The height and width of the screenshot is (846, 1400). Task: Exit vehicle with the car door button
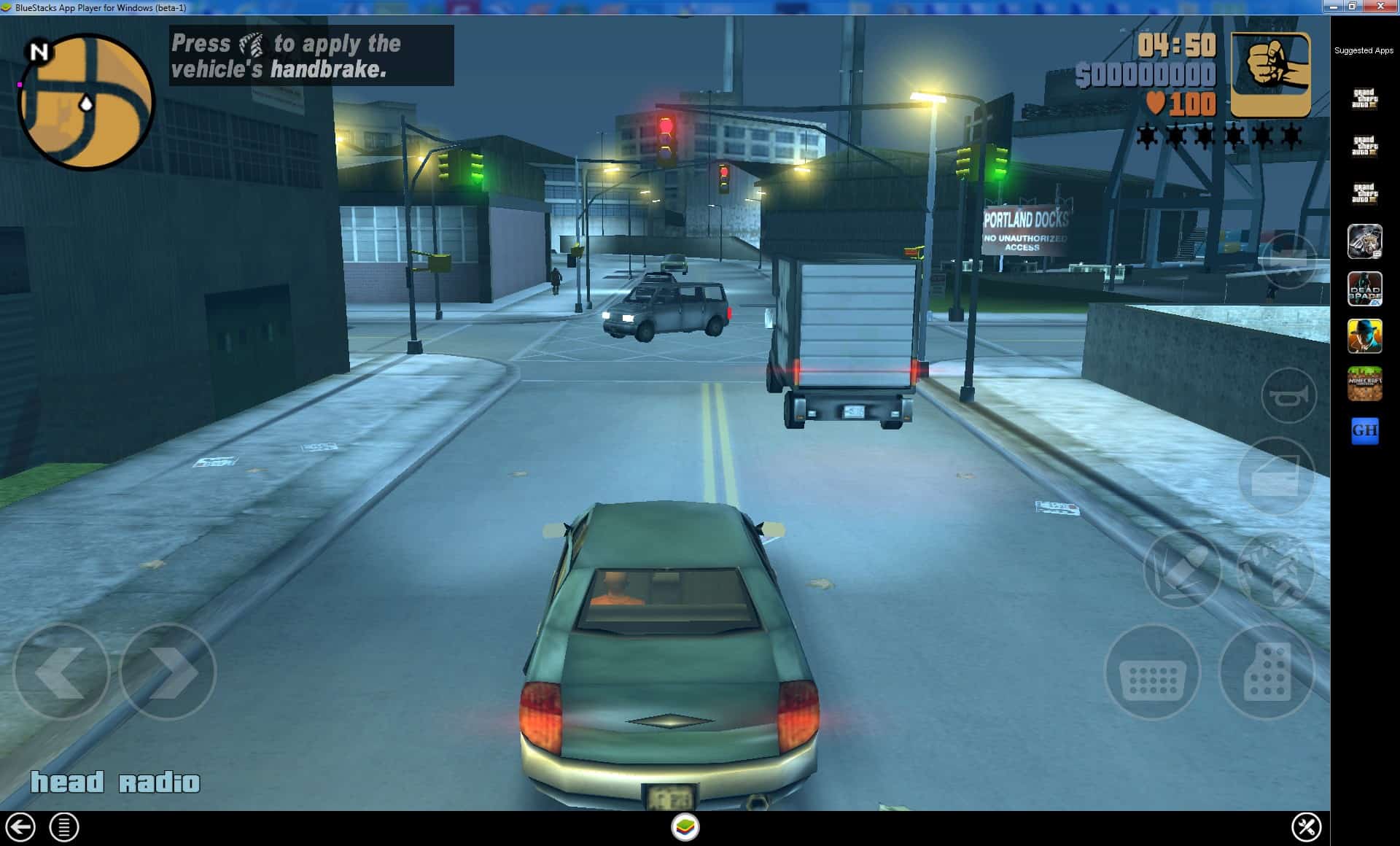point(1276,476)
